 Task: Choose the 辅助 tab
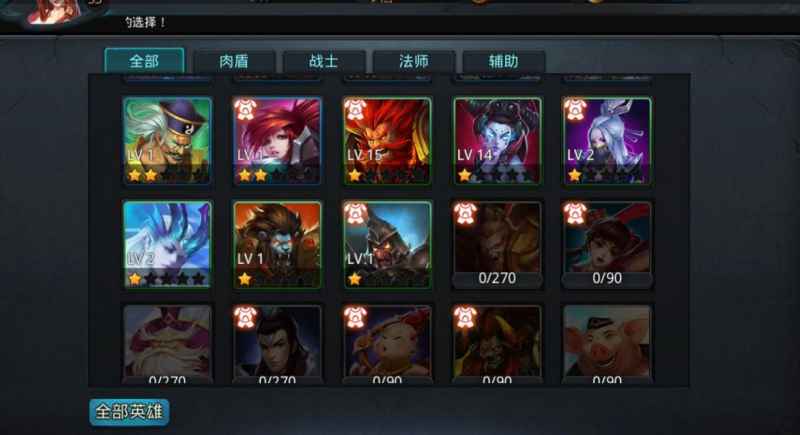tap(504, 61)
